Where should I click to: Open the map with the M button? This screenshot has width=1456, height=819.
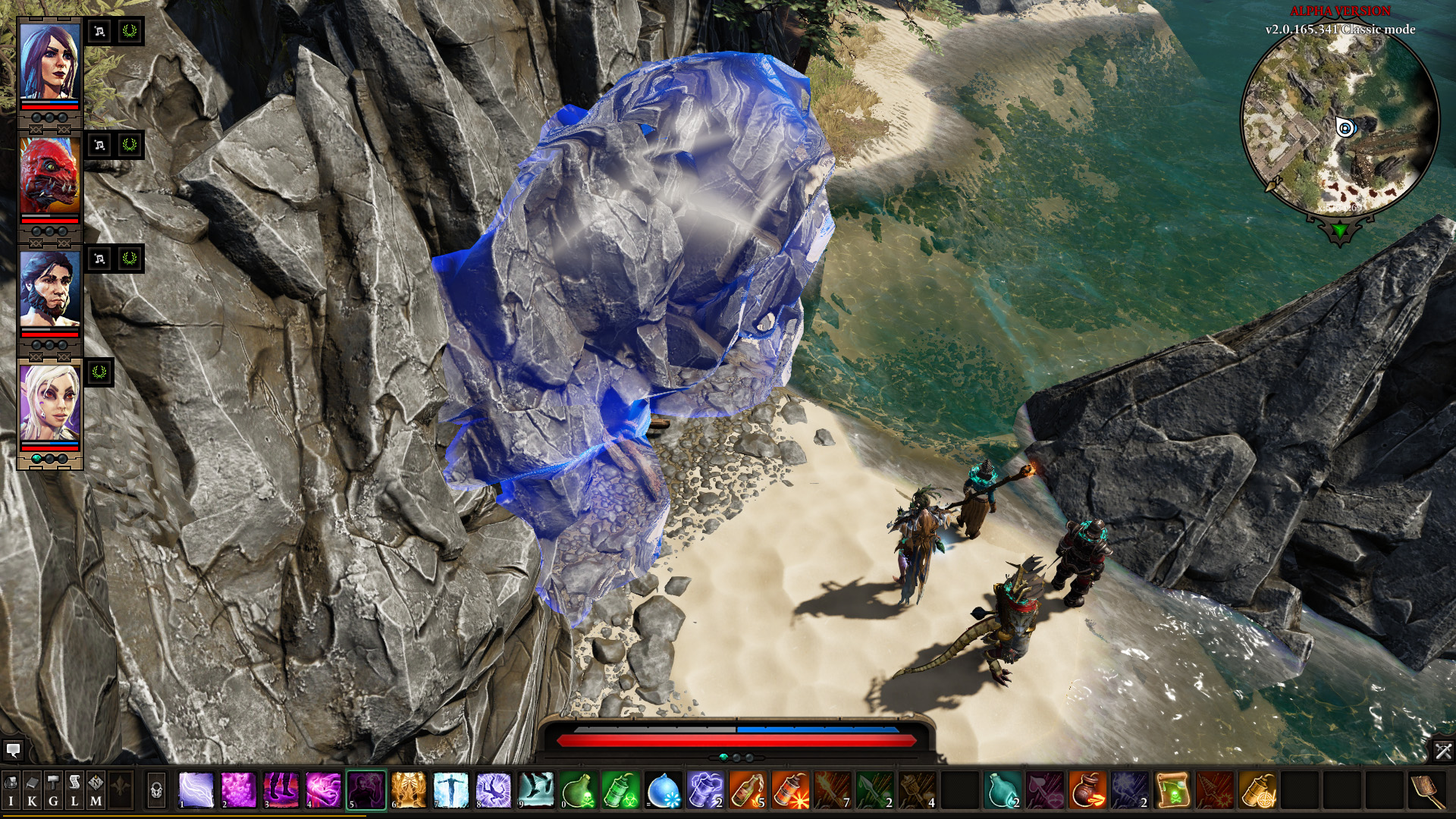[96, 790]
